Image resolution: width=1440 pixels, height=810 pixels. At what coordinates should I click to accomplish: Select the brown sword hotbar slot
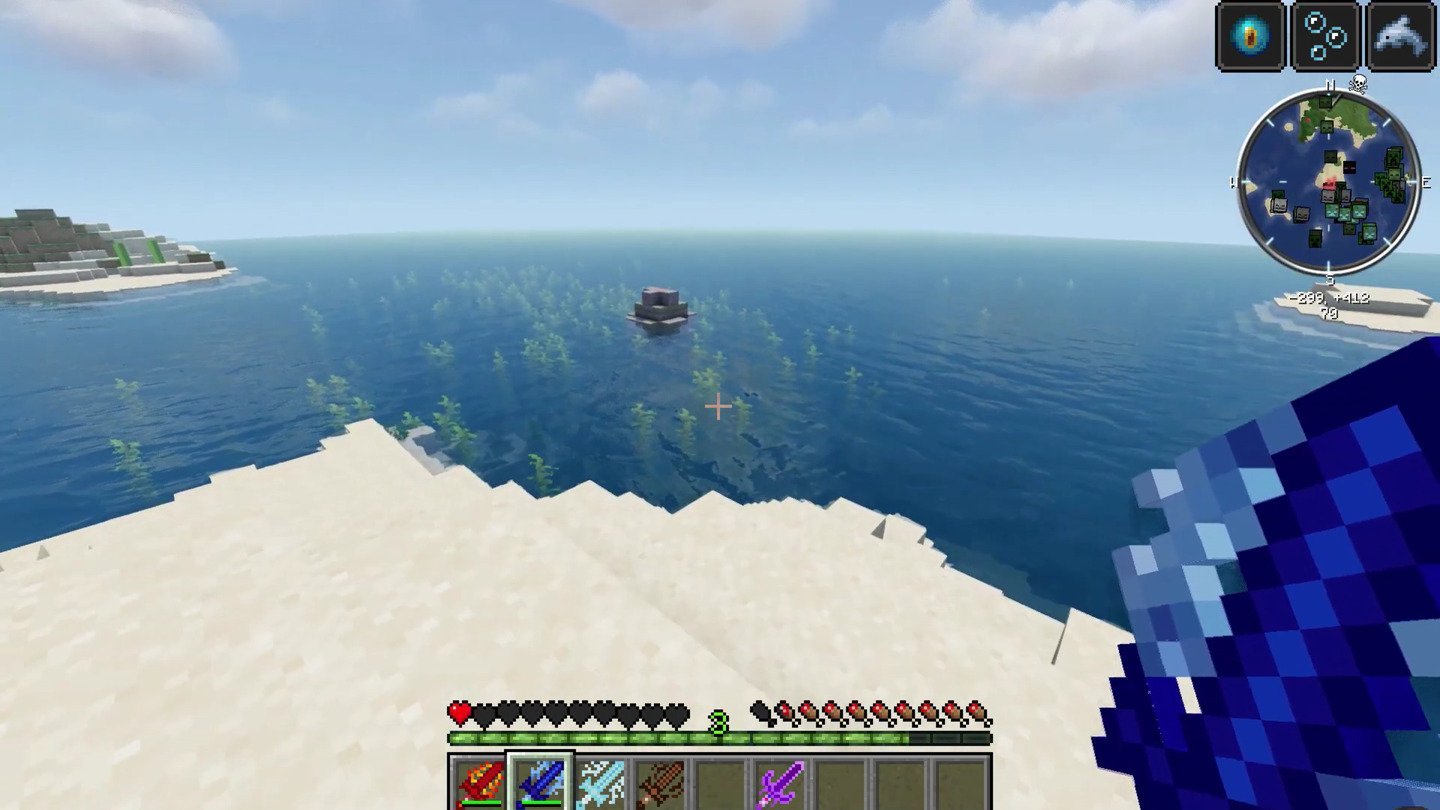click(660, 783)
